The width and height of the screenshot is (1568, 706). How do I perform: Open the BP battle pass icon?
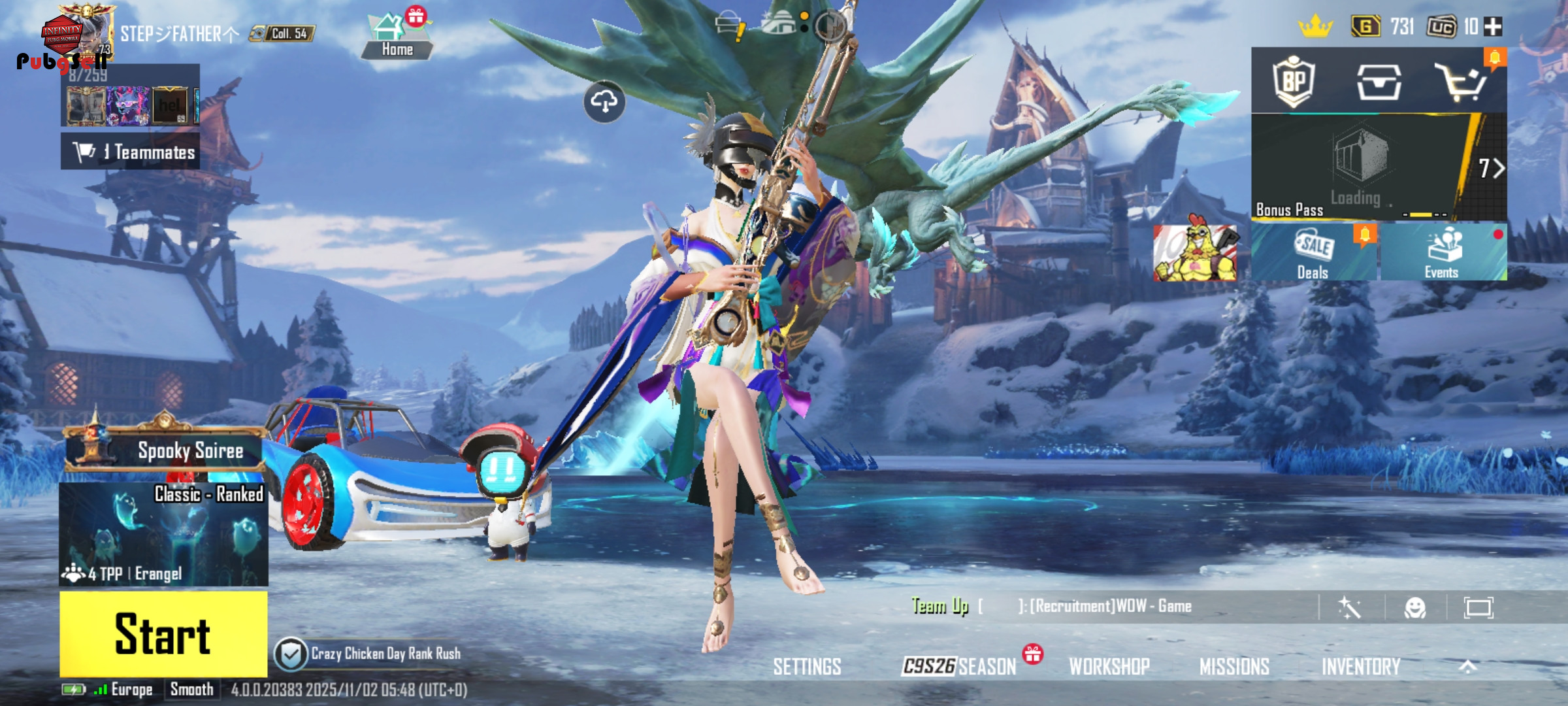coord(1294,82)
